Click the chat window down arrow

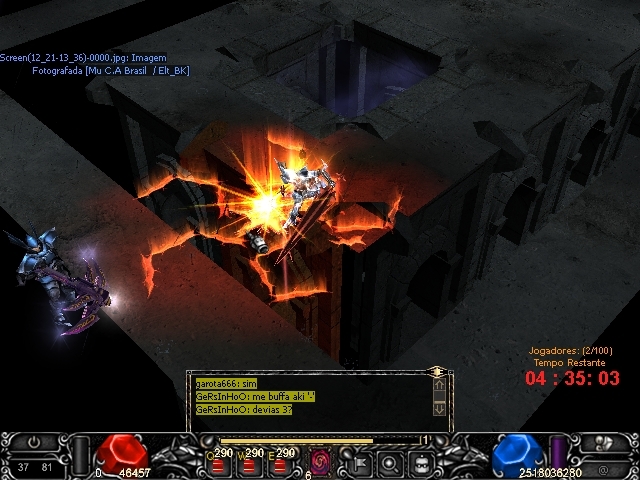click(x=439, y=408)
